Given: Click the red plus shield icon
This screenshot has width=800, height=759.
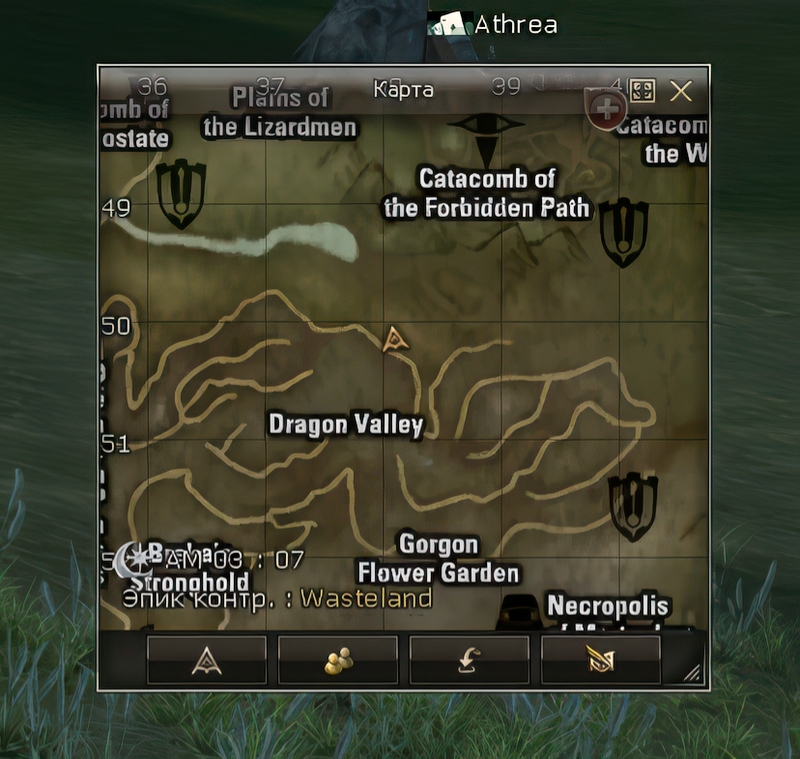Looking at the screenshot, I should coord(606,109).
